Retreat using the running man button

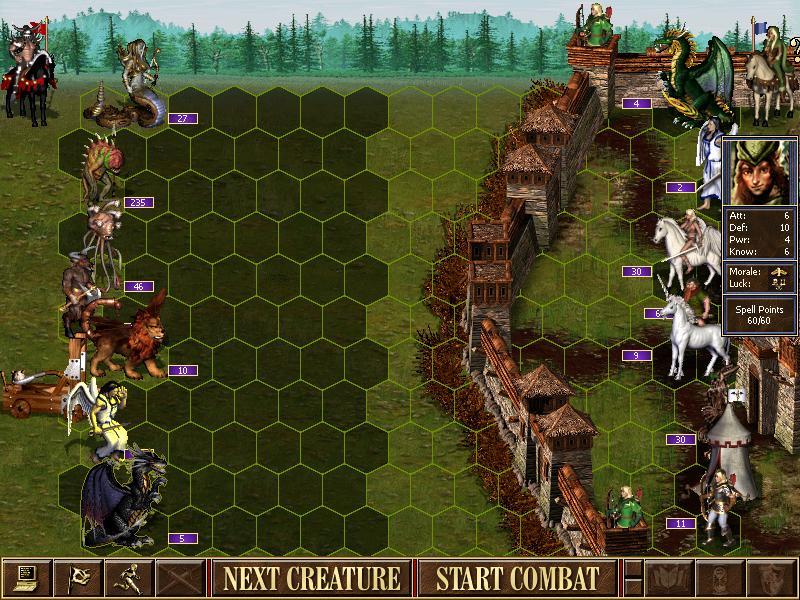[x=129, y=577]
